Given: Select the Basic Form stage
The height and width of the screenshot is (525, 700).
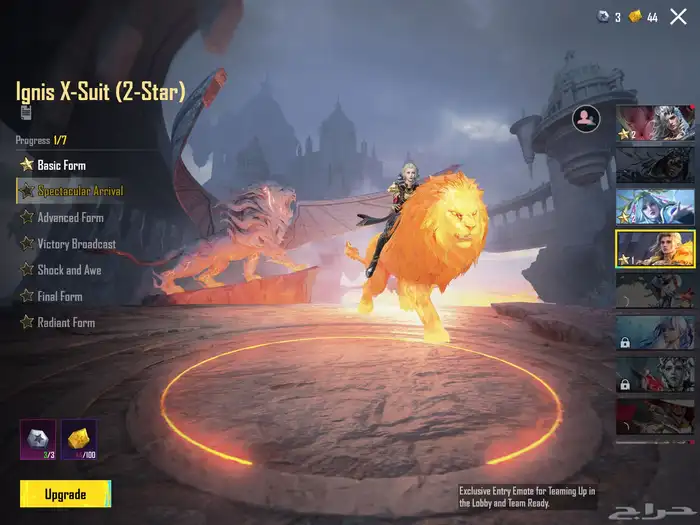Looking at the screenshot, I should click(60, 164).
